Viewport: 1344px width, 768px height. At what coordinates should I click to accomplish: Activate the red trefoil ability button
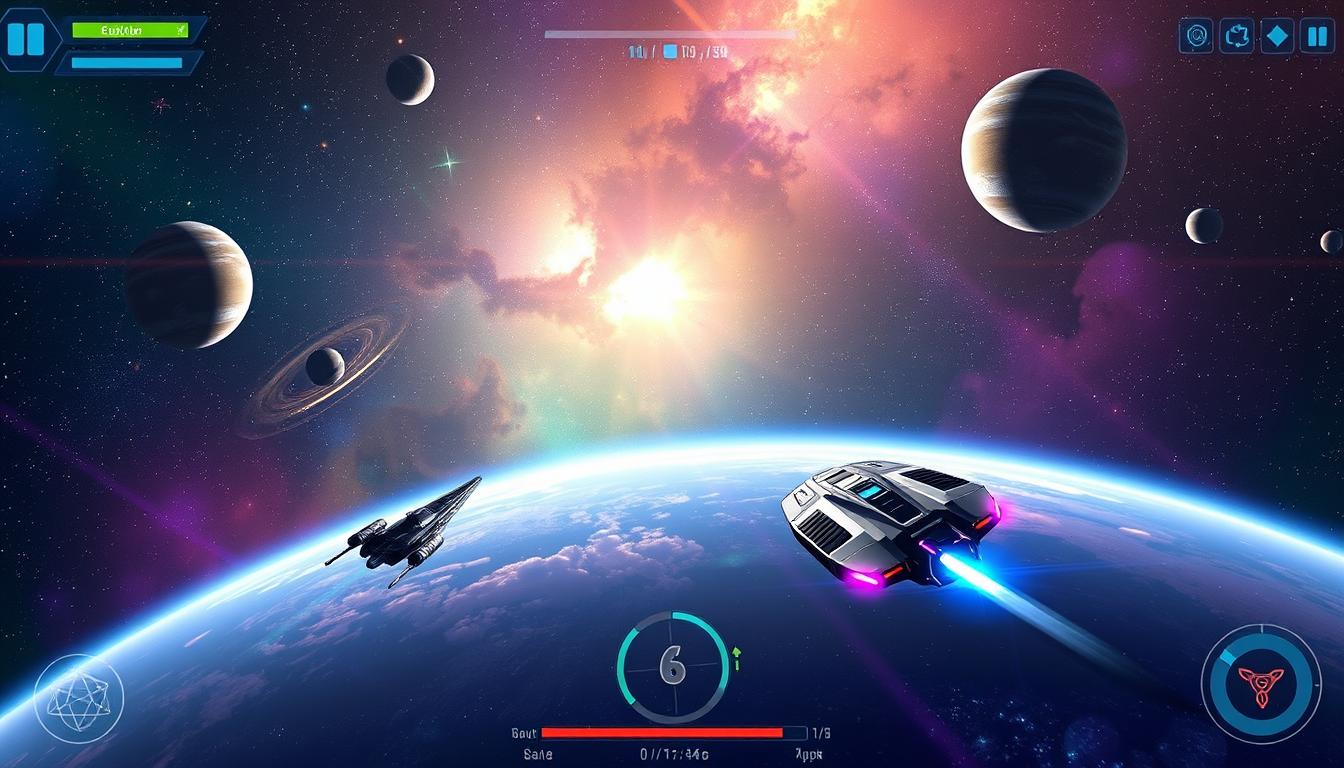(1260, 684)
